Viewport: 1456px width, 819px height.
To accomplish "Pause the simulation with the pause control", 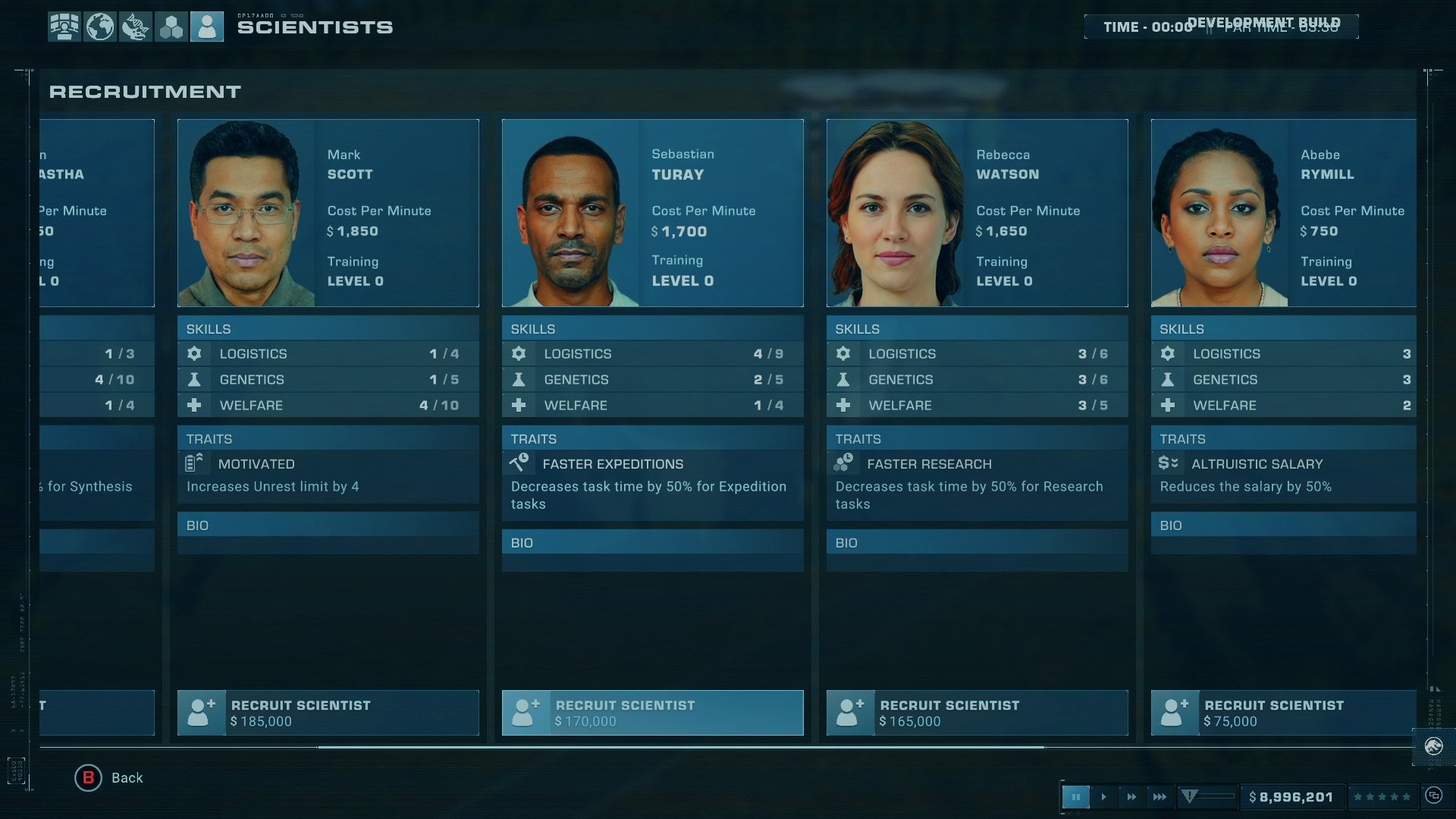I will tap(1076, 796).
